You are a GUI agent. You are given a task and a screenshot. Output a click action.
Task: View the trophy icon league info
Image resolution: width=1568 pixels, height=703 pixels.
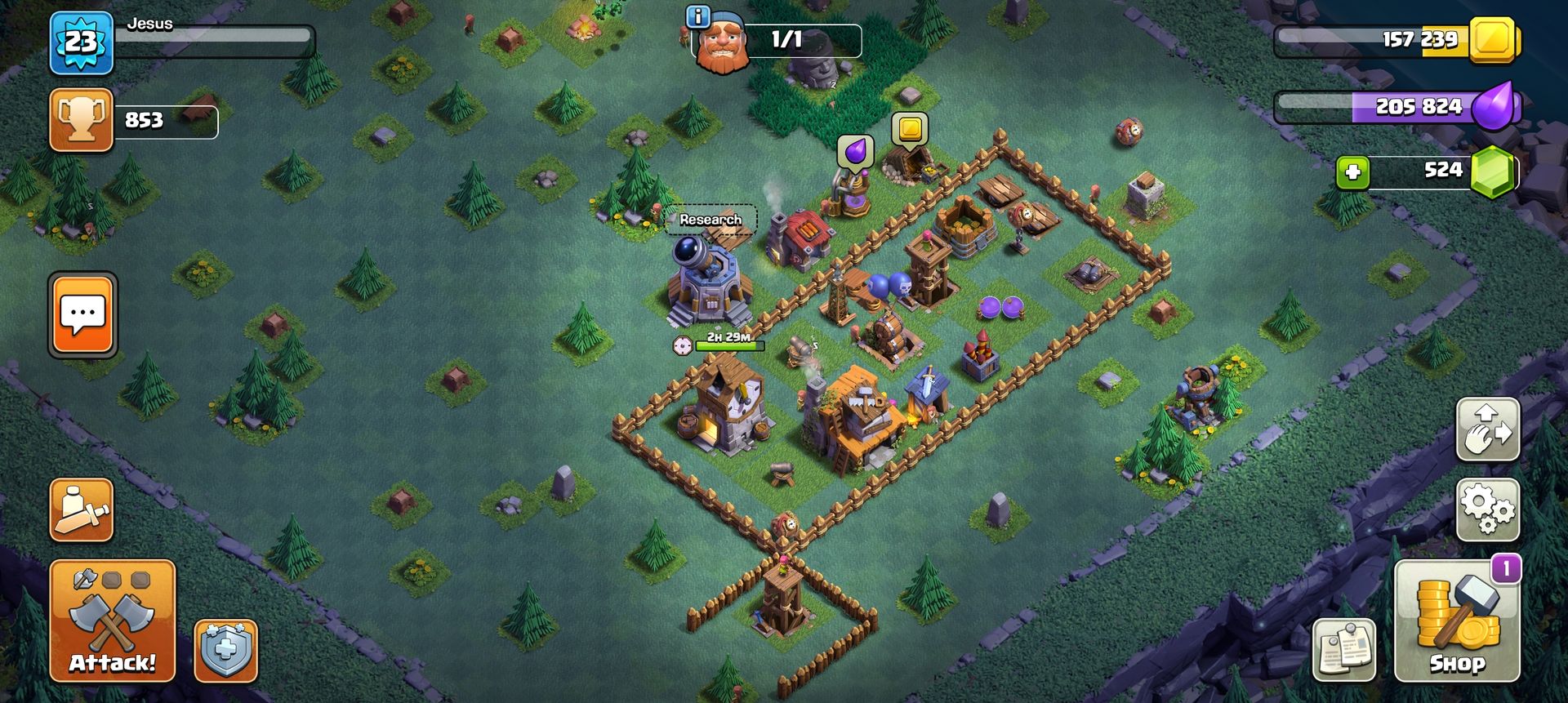click(81, 121)
